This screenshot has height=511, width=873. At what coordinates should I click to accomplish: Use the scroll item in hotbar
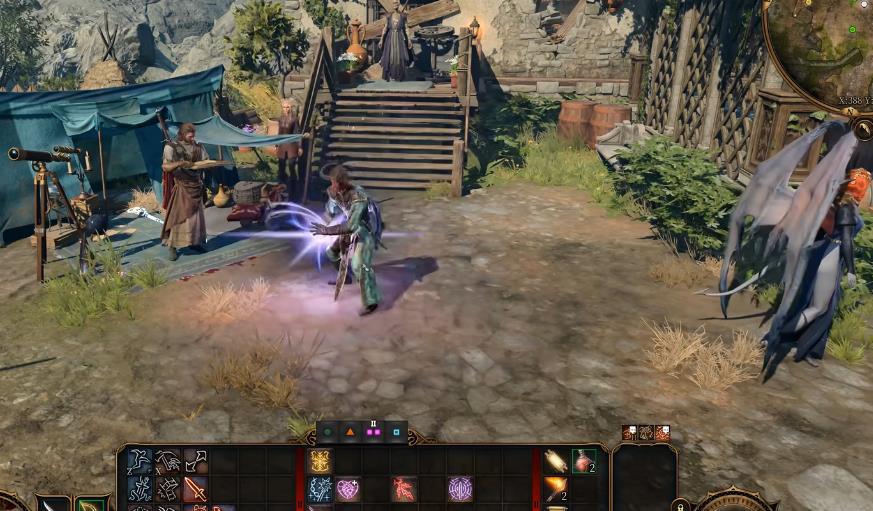point(556,461)
